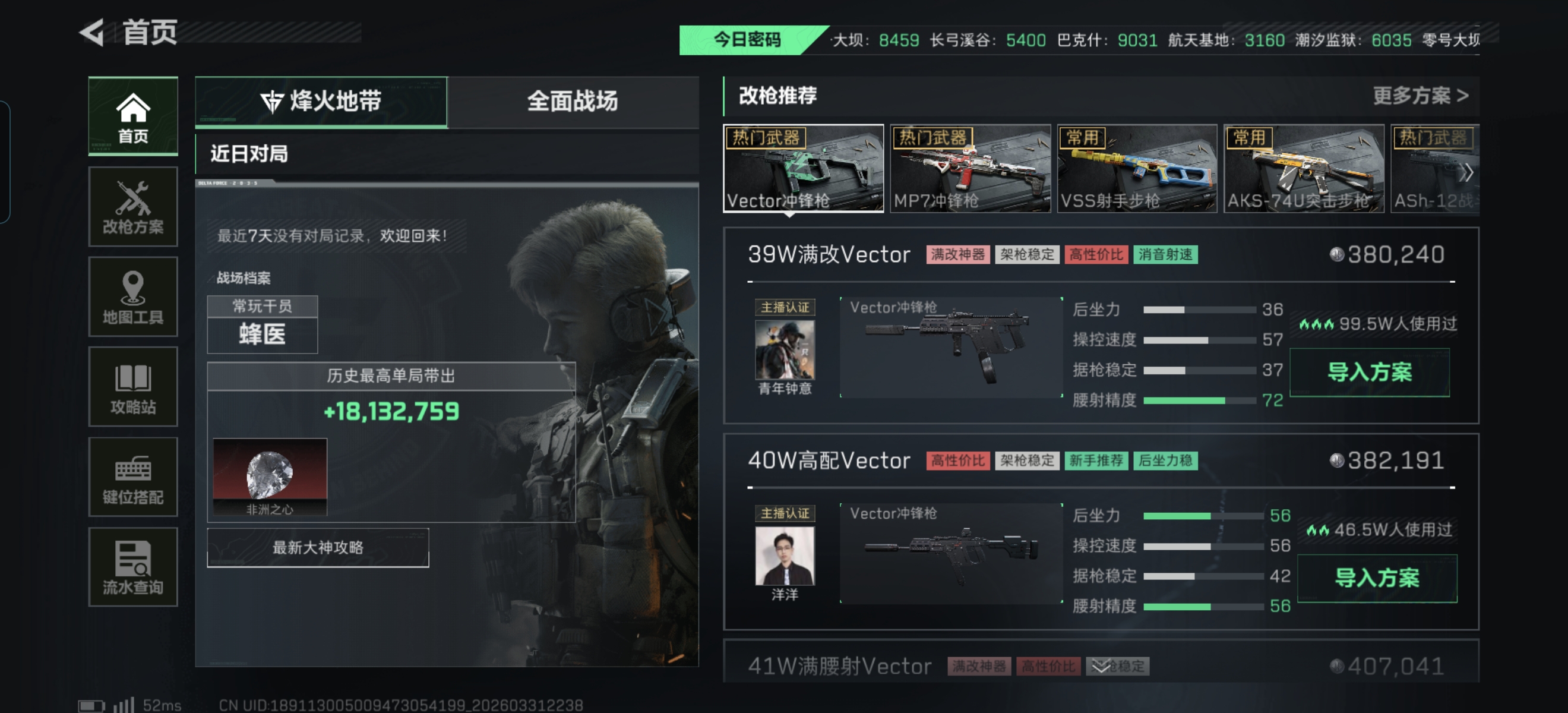The image size is (1568, 713).
Task: Open the 攻略站 guide book icon
Action: tap(132, 387)
